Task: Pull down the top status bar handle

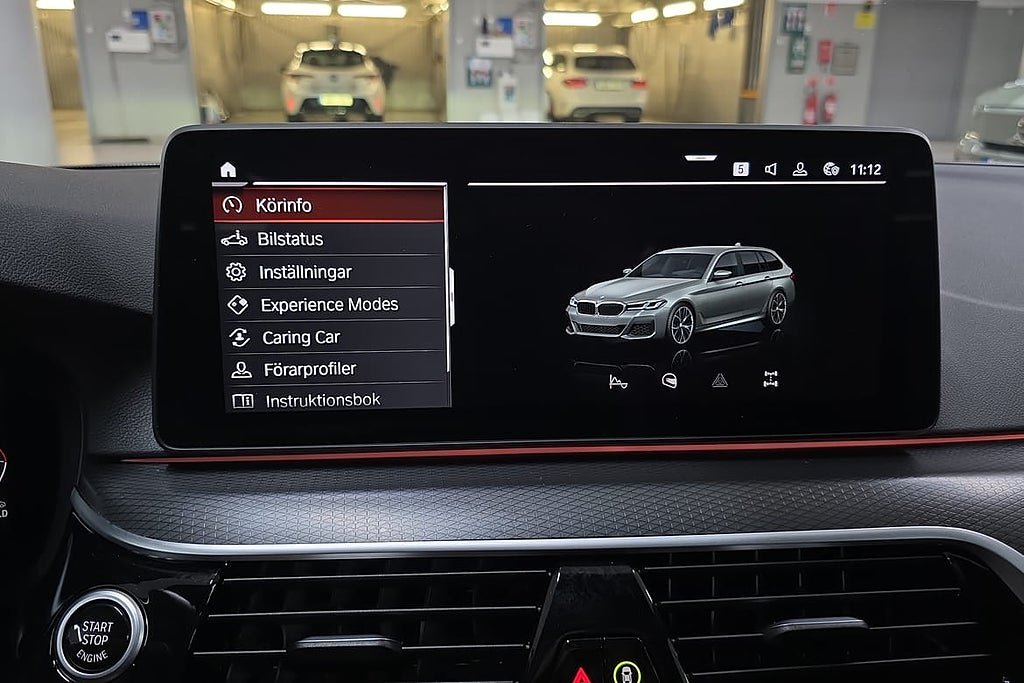Action: (x=700, y=157)
